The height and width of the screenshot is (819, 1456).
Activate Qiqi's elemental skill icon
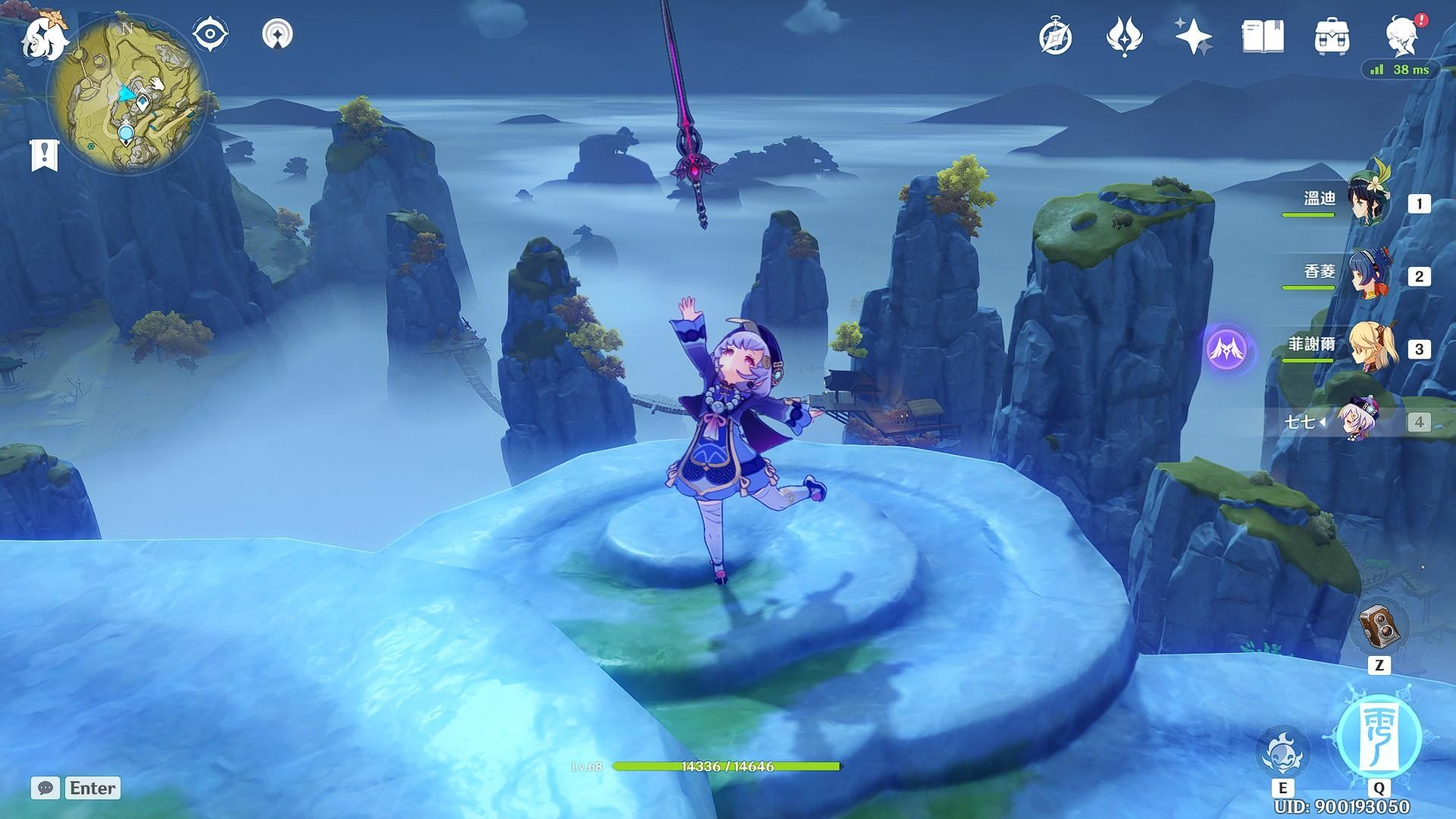click(1282, 753)
